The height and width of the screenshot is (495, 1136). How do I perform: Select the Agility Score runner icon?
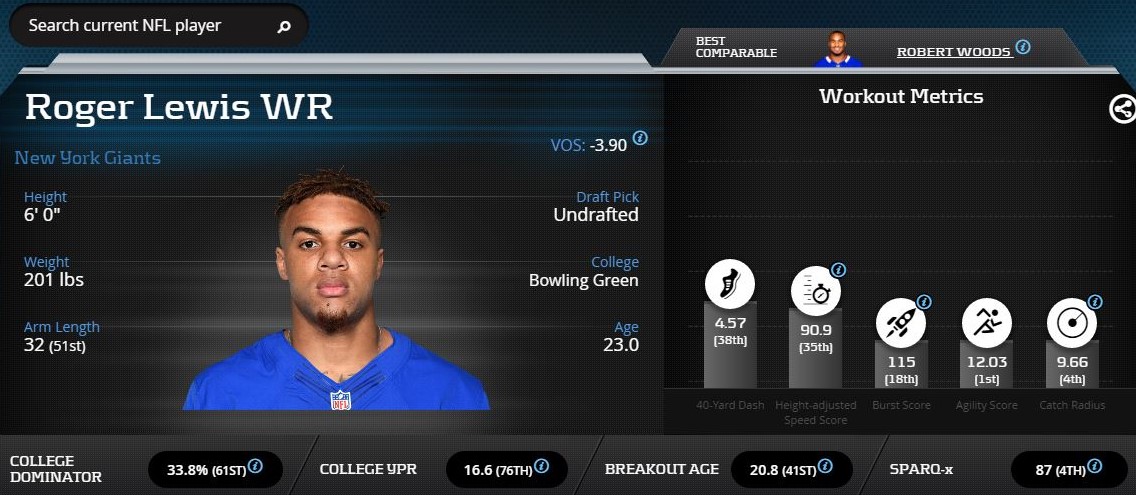click(x=986, y=323)
